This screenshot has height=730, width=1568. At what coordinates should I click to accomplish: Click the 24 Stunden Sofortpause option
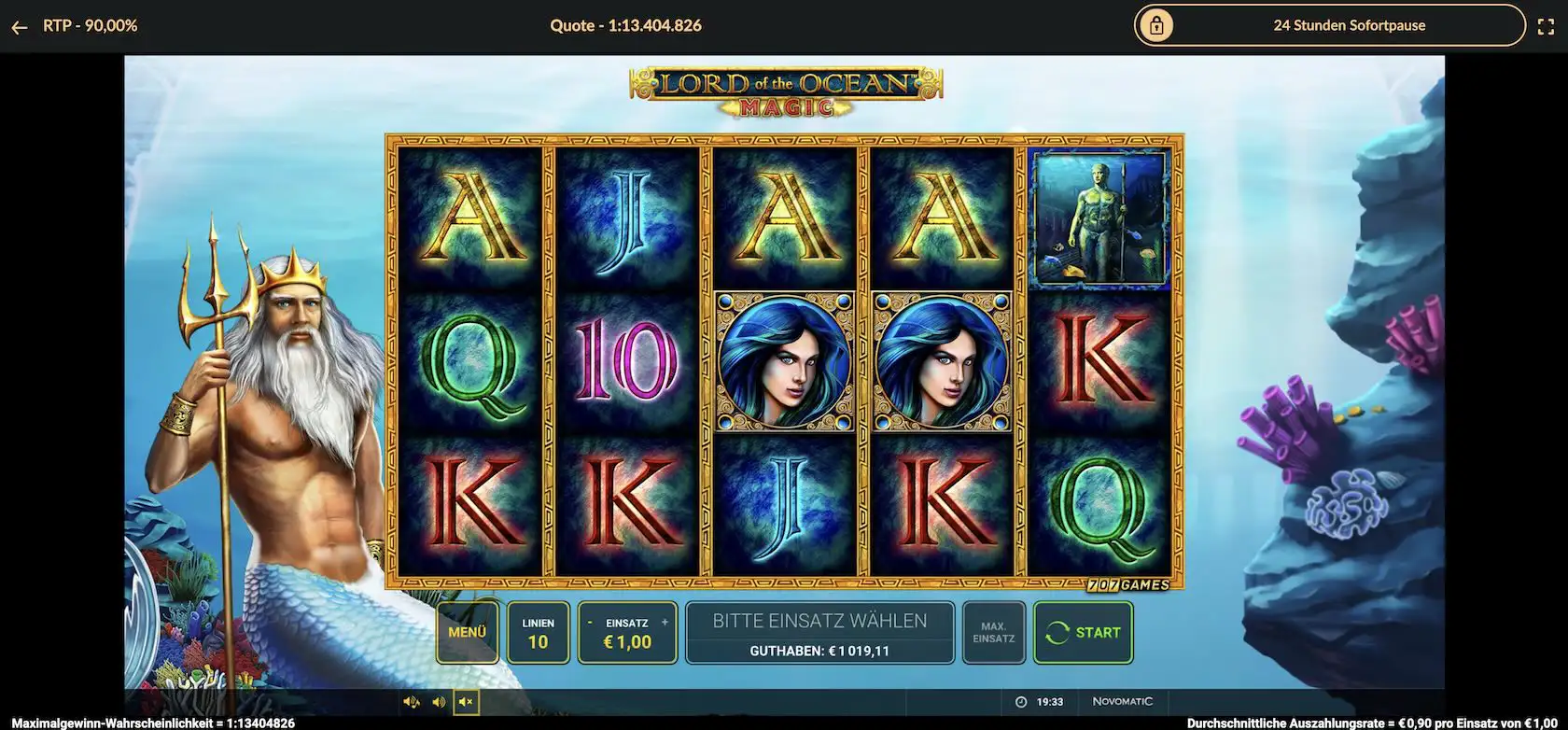(x=1349, y=25)
